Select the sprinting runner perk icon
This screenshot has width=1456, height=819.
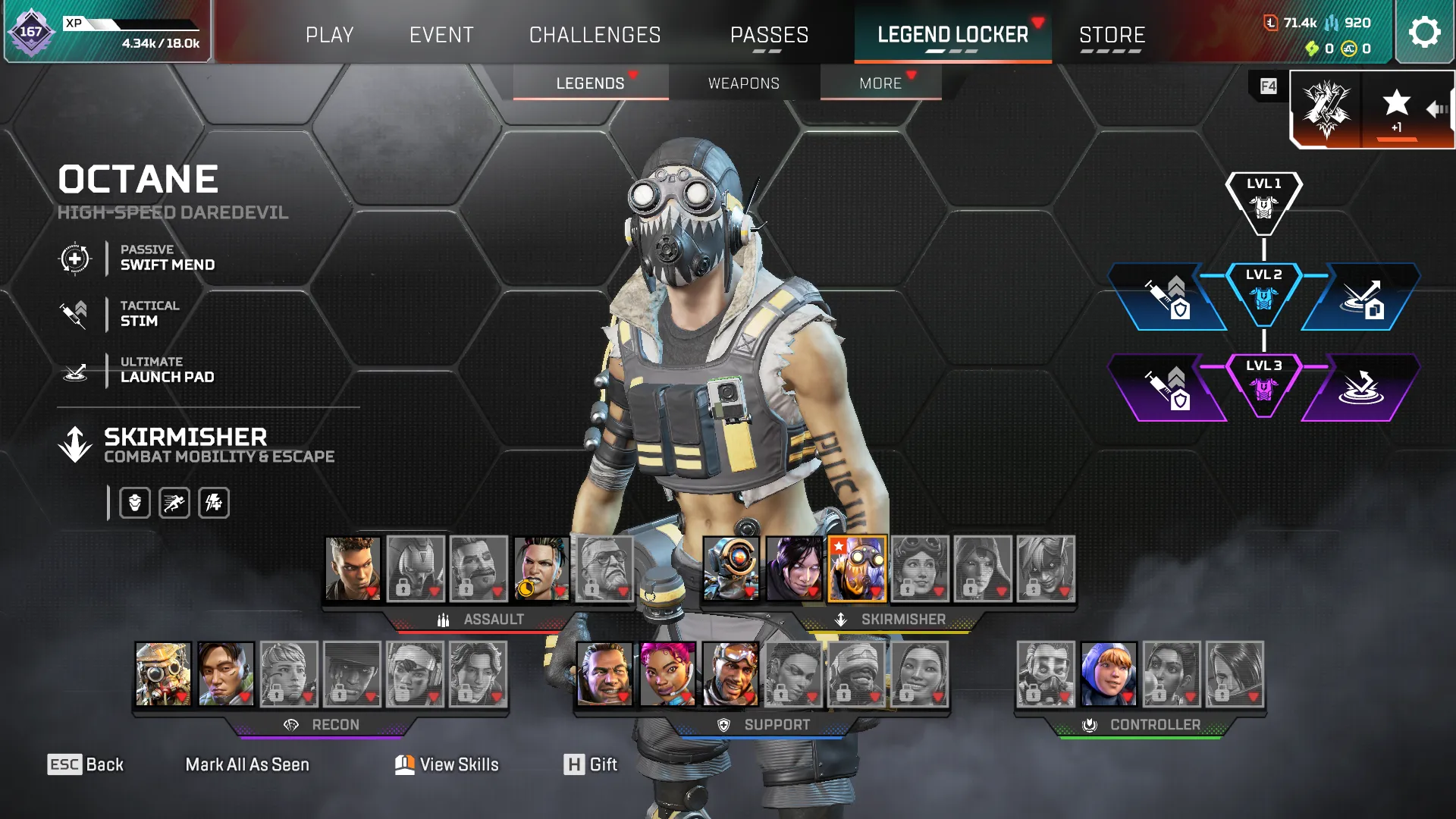coord(174,502)
